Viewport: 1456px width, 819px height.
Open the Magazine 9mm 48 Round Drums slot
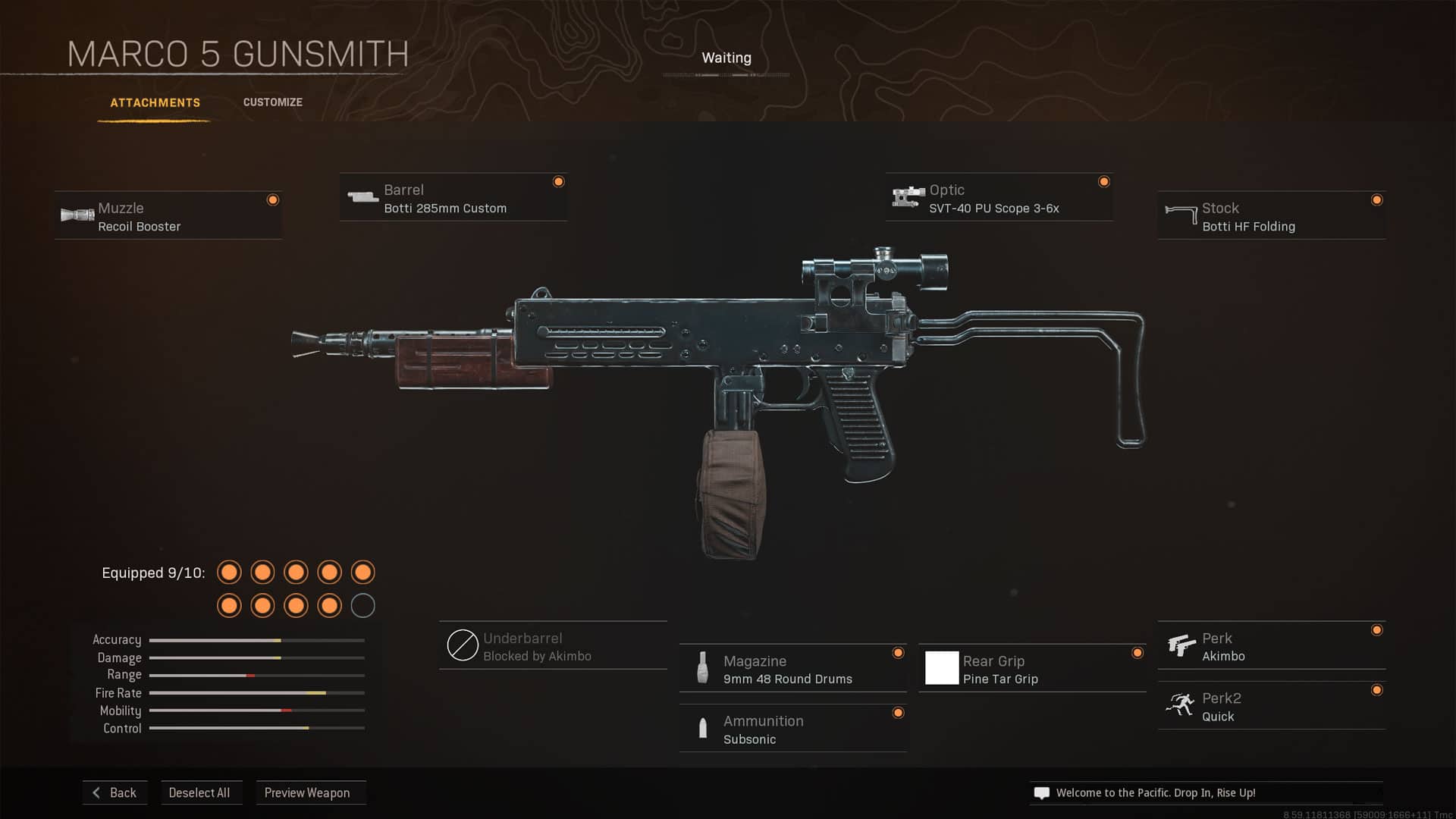tap(792, 669)
